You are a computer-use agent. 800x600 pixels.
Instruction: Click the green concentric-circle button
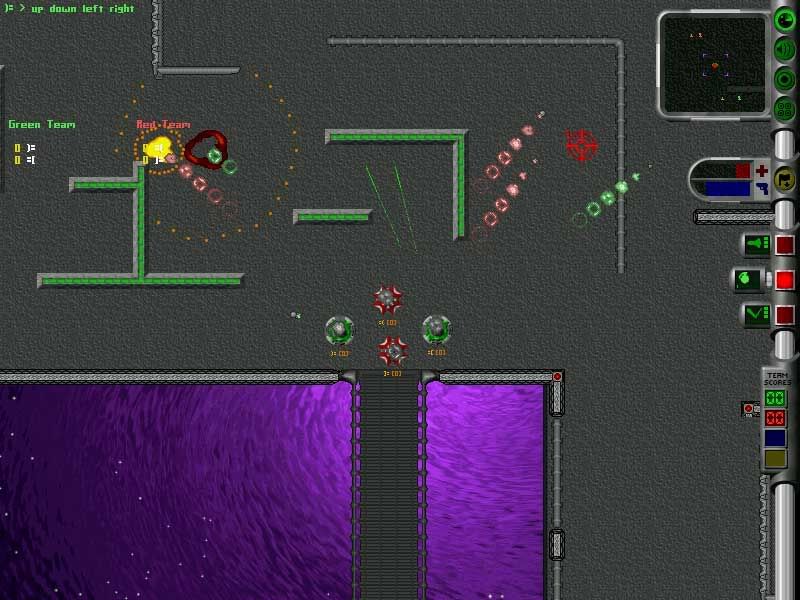click(x=785, y=79)
